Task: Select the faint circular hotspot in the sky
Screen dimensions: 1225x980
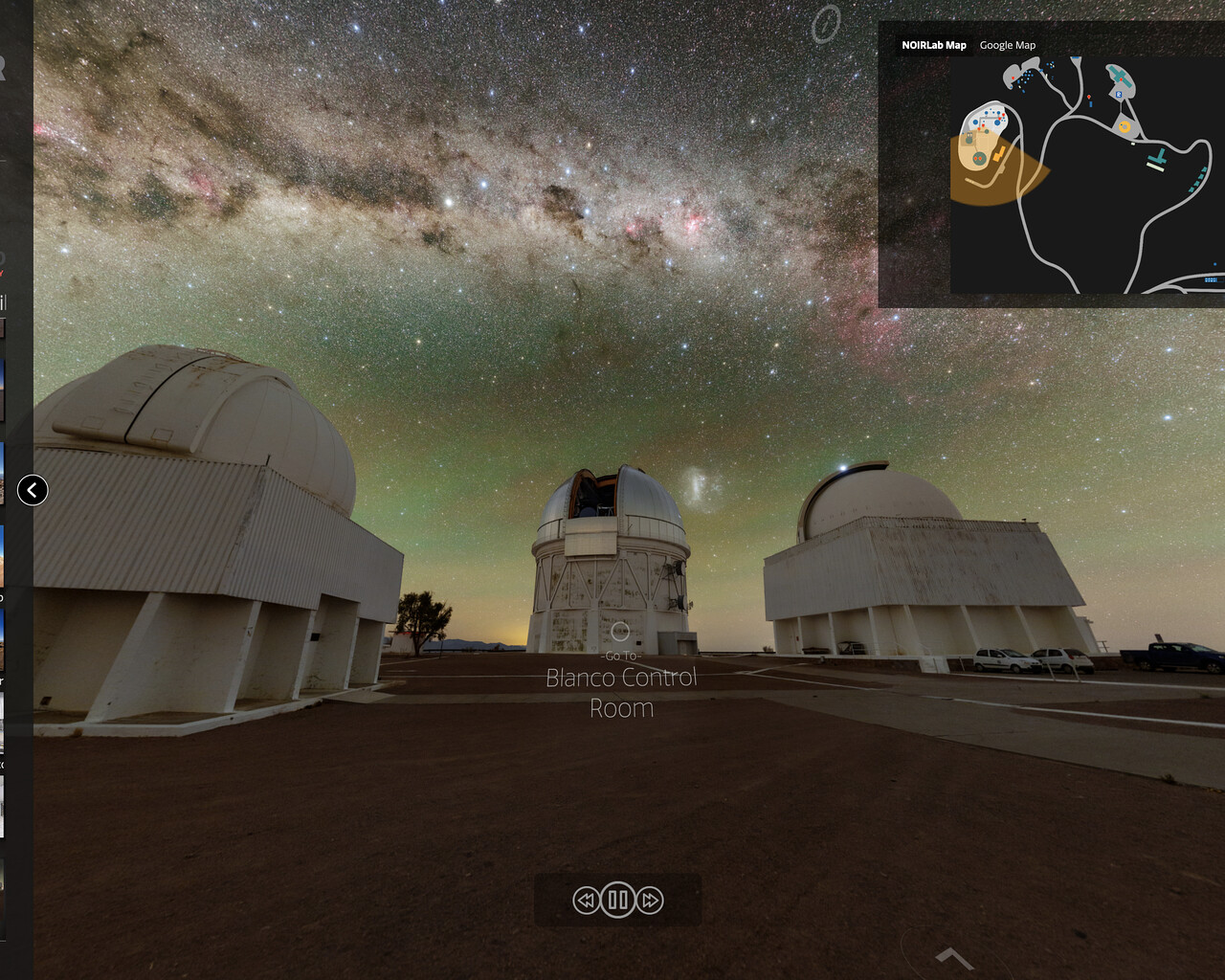Action: tap(826, 24)
